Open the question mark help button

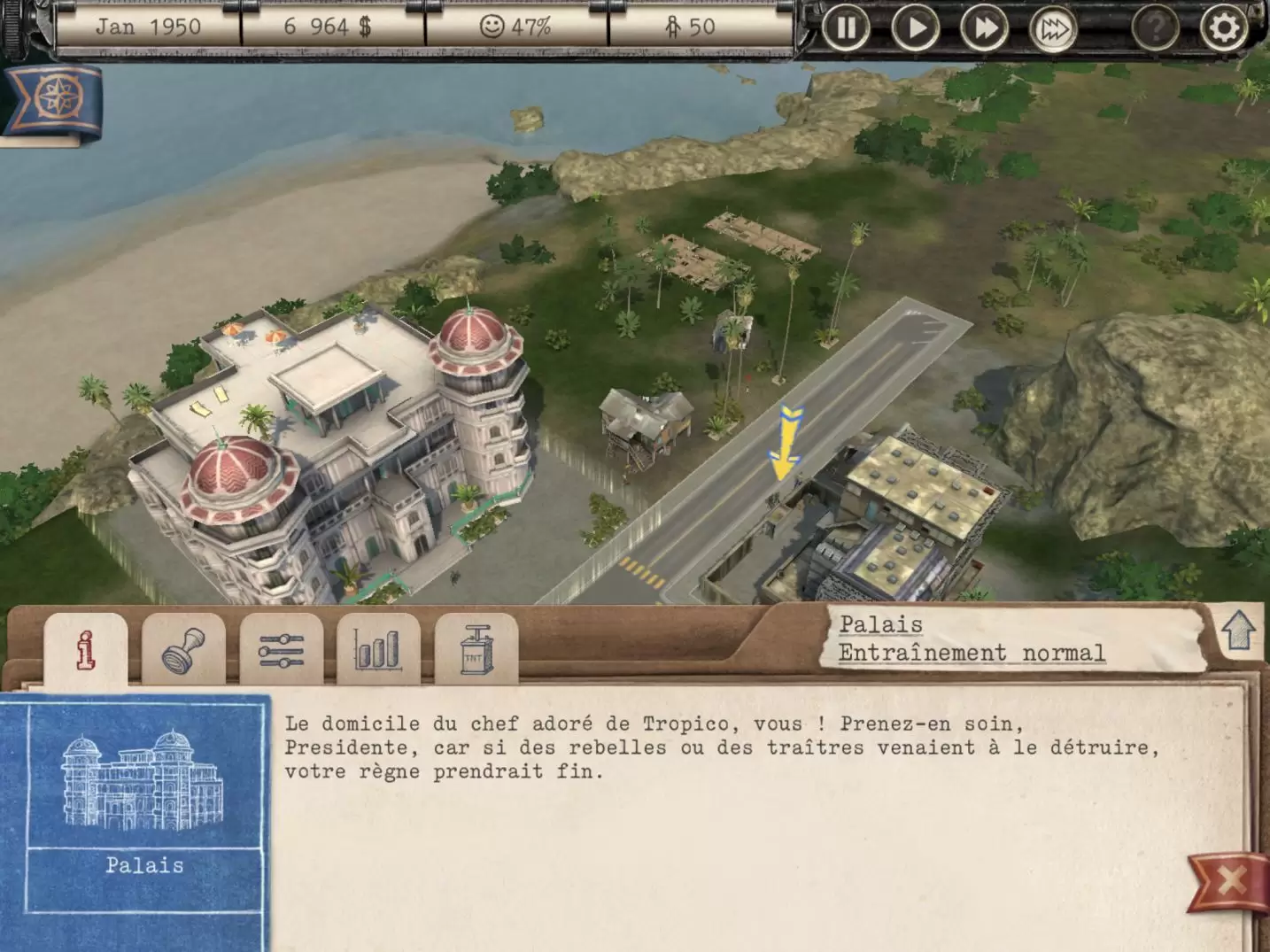pyautogui.click(x=1155, y=28)
